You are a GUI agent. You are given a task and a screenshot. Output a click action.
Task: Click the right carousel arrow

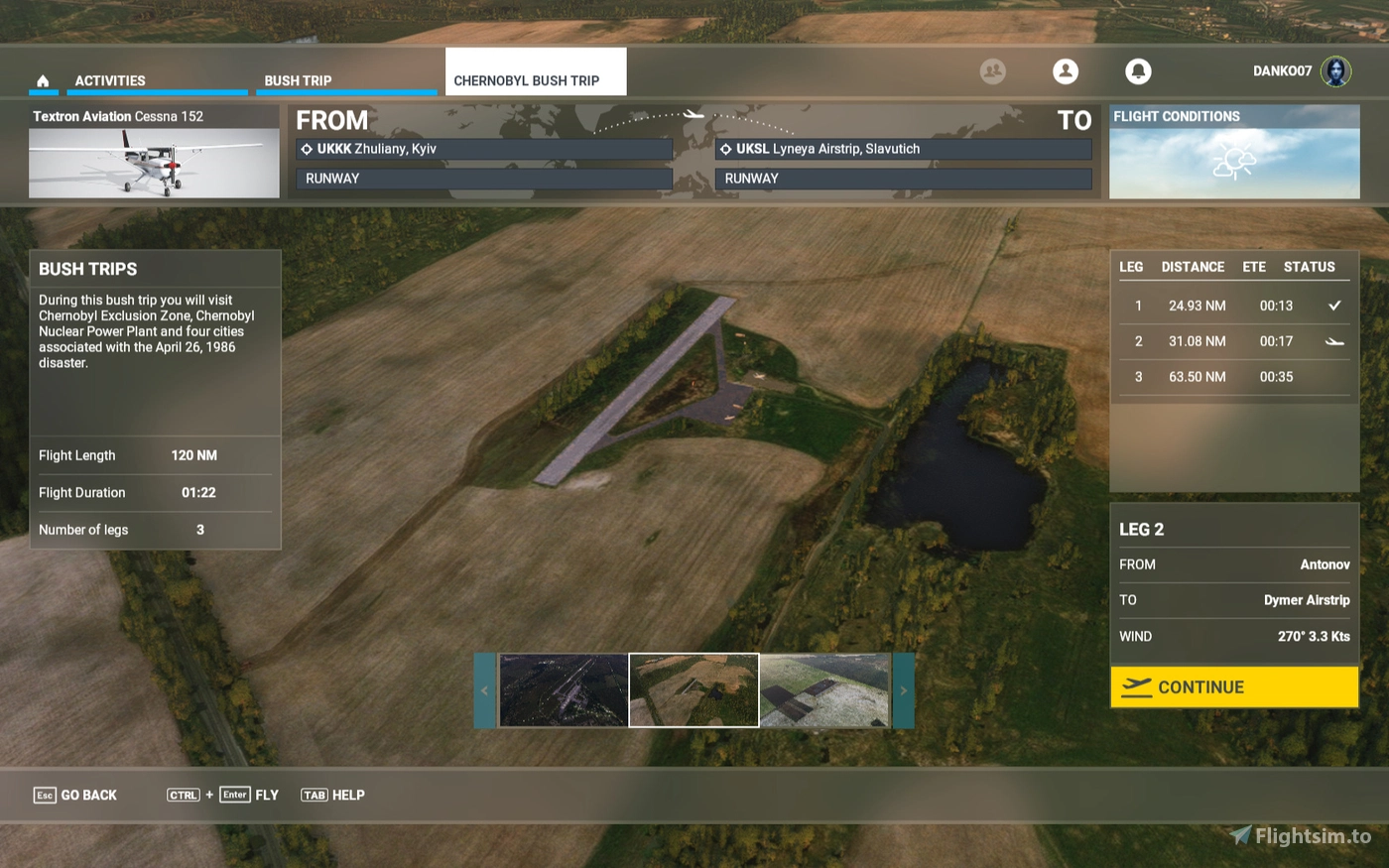click(x=904, y=690)
